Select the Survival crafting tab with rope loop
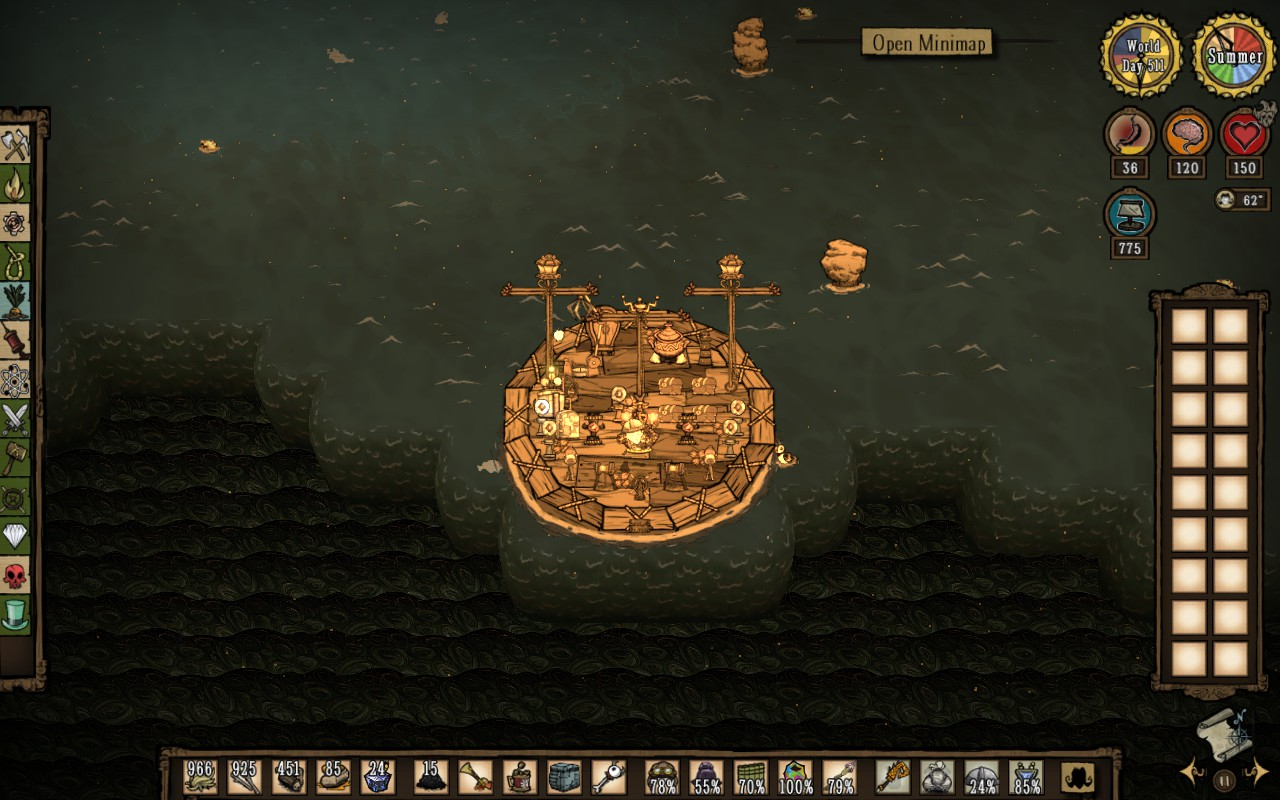This screenshot has width=1280, height=800. (15, 262)
